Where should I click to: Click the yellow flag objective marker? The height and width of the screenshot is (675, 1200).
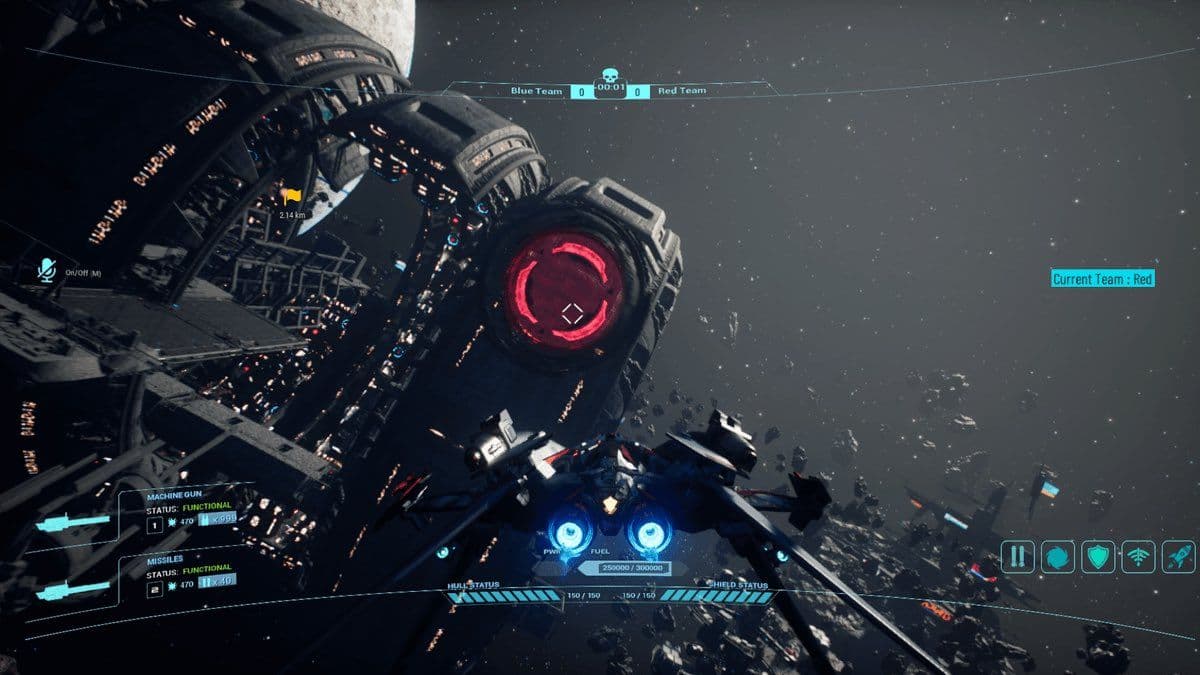pos(292,197)
